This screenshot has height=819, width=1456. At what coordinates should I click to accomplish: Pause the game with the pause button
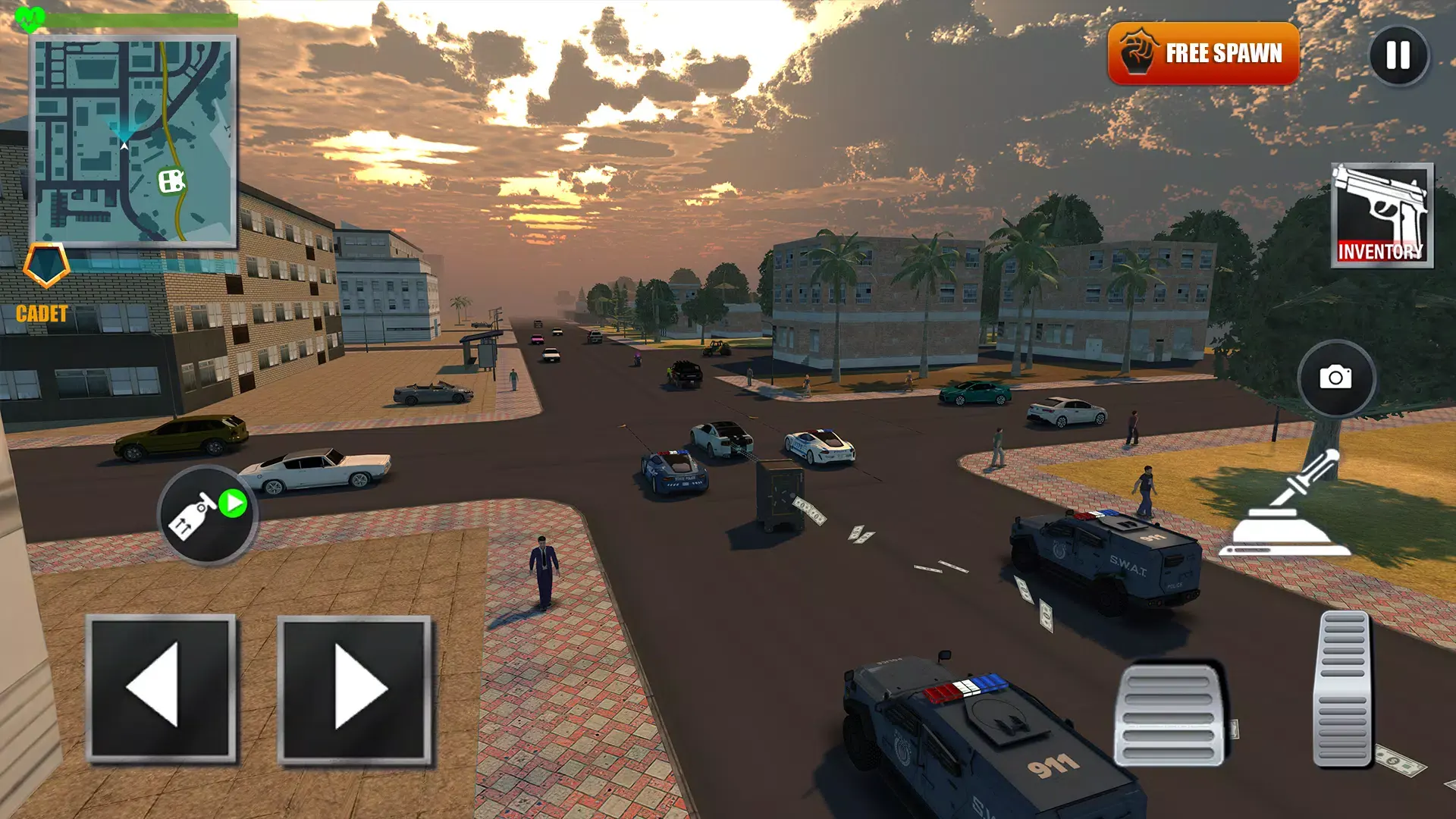[x=1399, y=55]
